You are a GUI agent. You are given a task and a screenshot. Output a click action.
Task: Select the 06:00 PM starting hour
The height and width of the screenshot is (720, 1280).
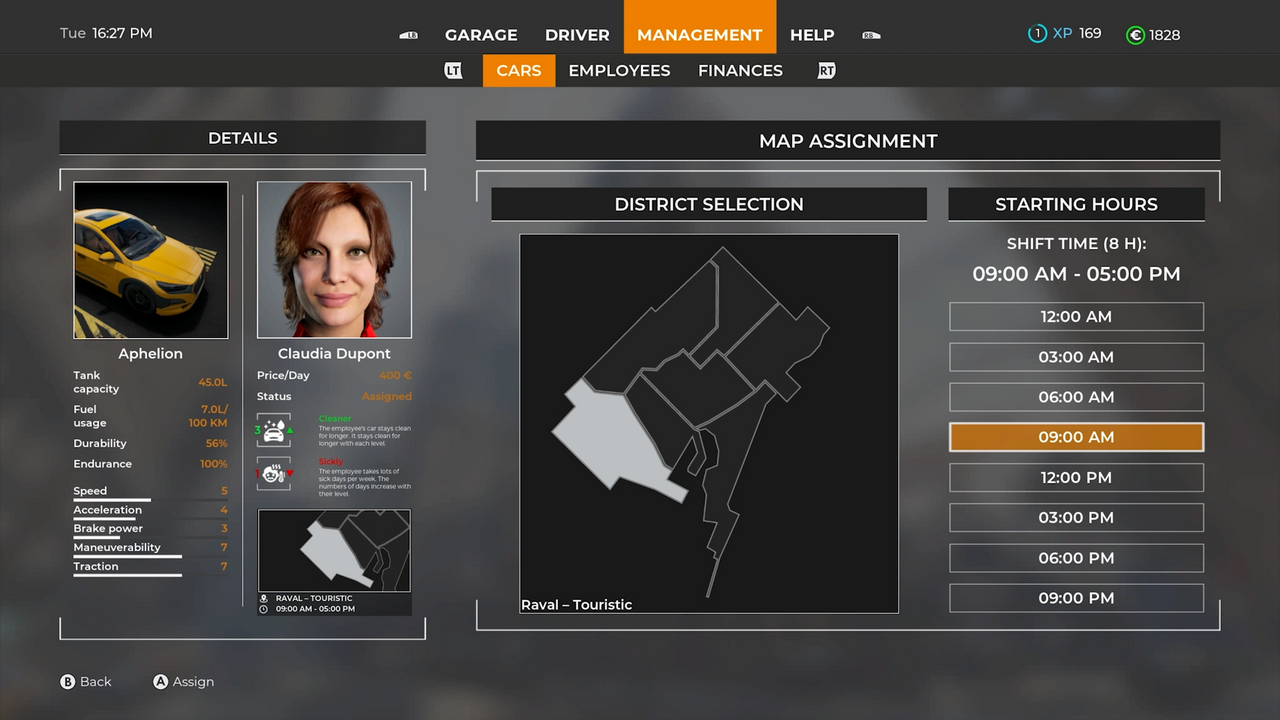(1076, 557)
